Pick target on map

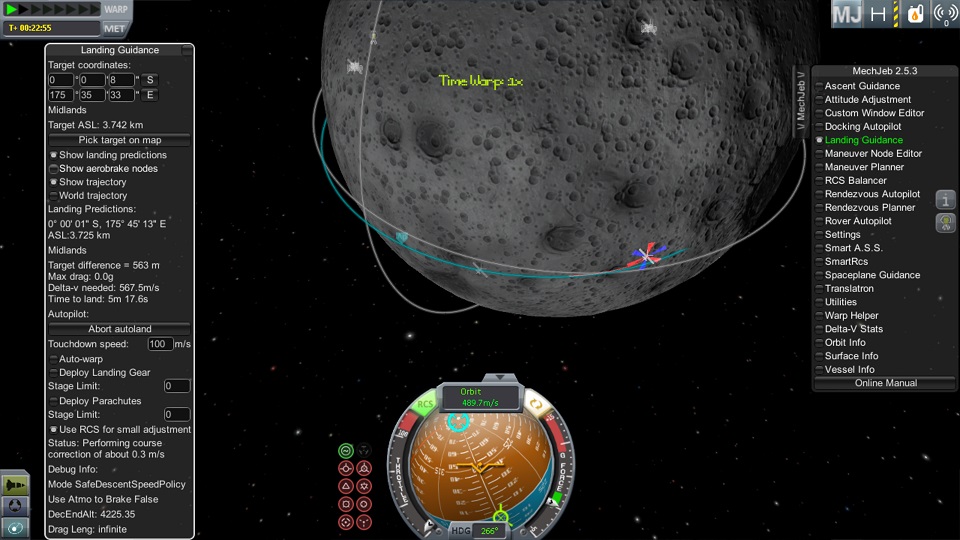tap(119, 140)
